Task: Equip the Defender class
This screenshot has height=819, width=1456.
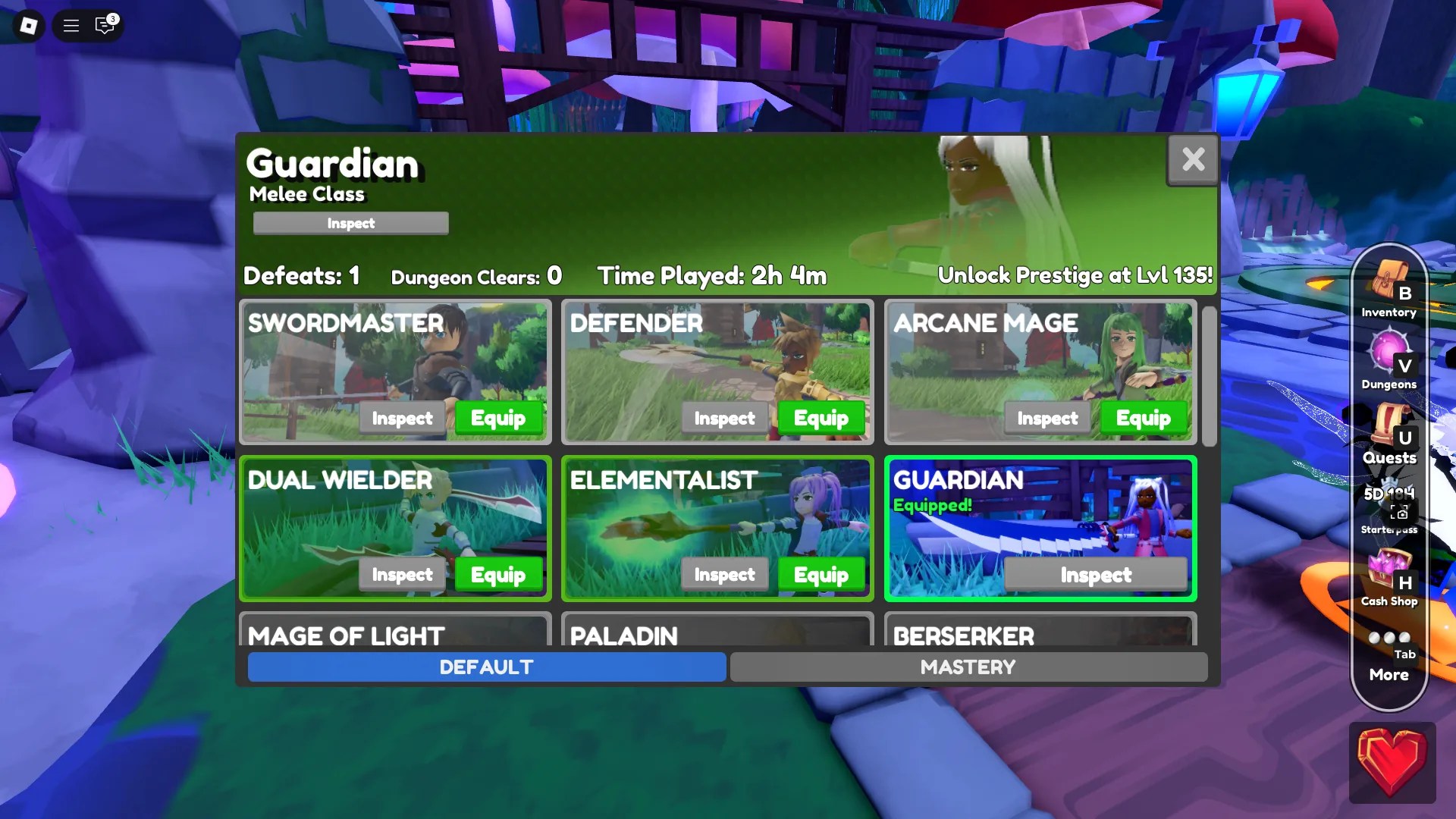Action: point(821,418)
